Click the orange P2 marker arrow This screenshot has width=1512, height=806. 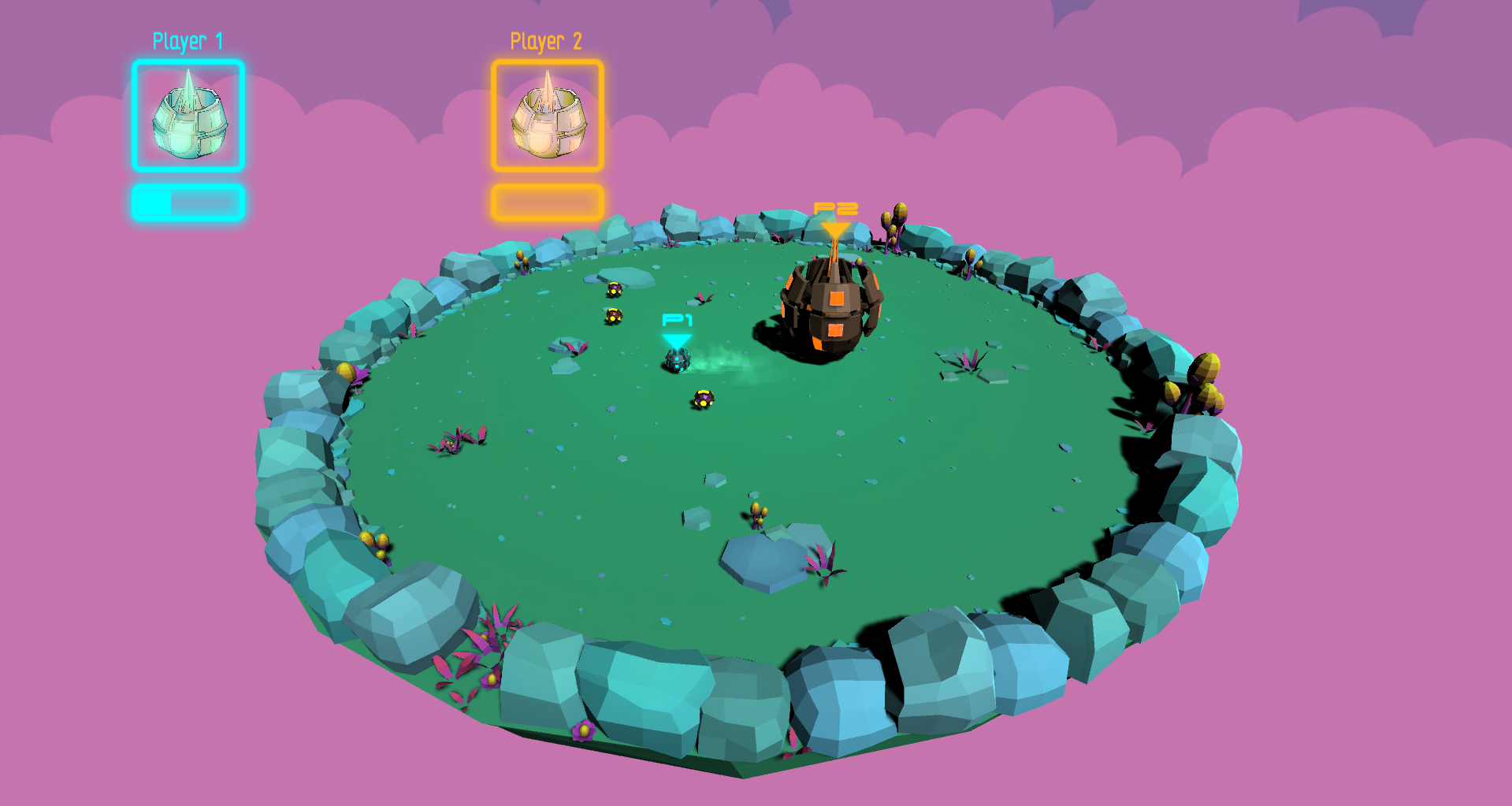click(x=834, y=228)
